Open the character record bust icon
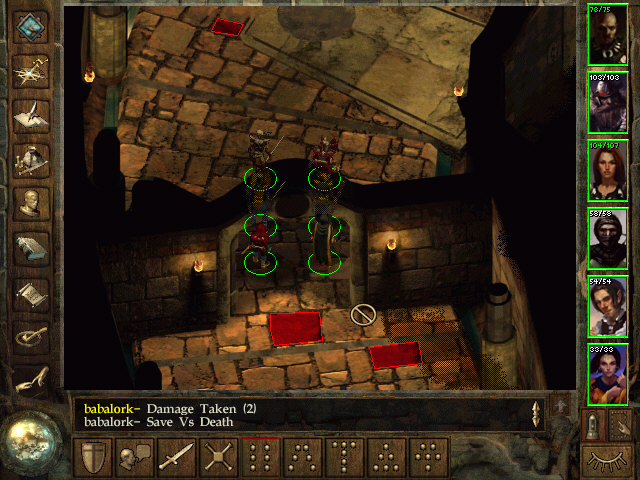This screenshot has width=640, height=480. click(x=33, y=203)
